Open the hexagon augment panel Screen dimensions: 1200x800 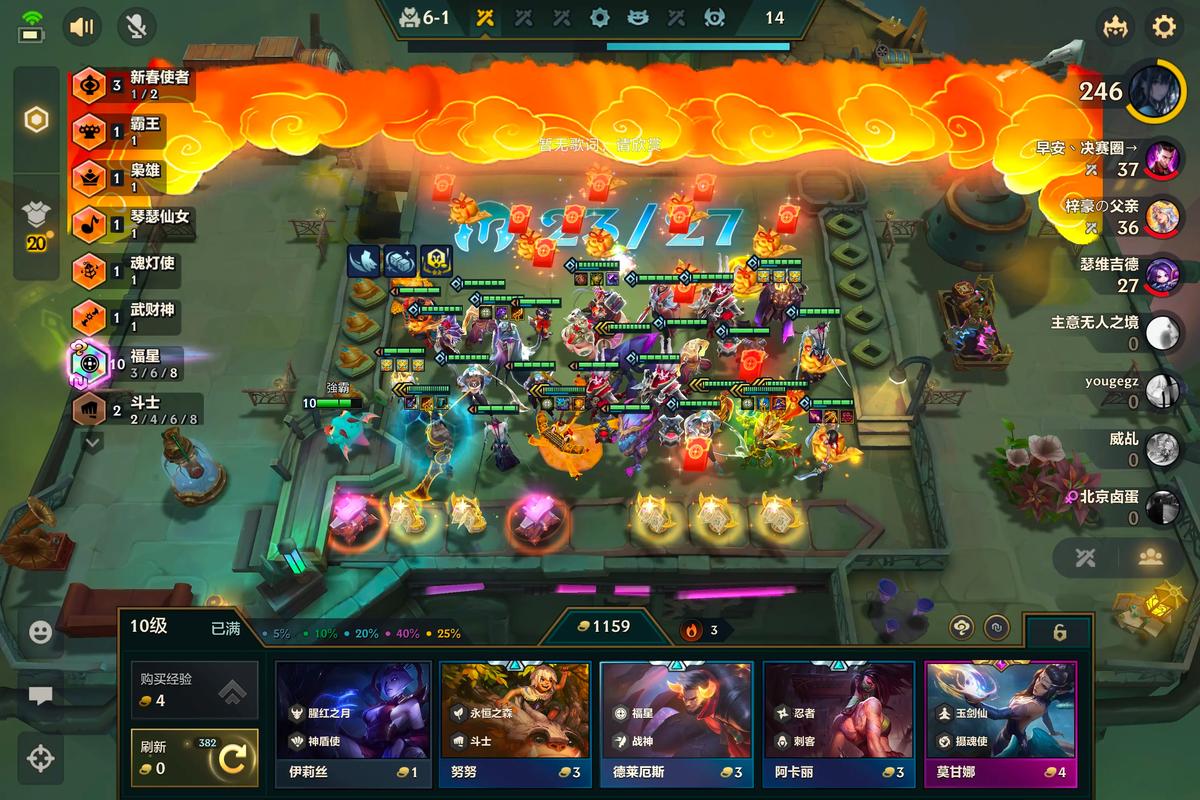tap(37, 121)
